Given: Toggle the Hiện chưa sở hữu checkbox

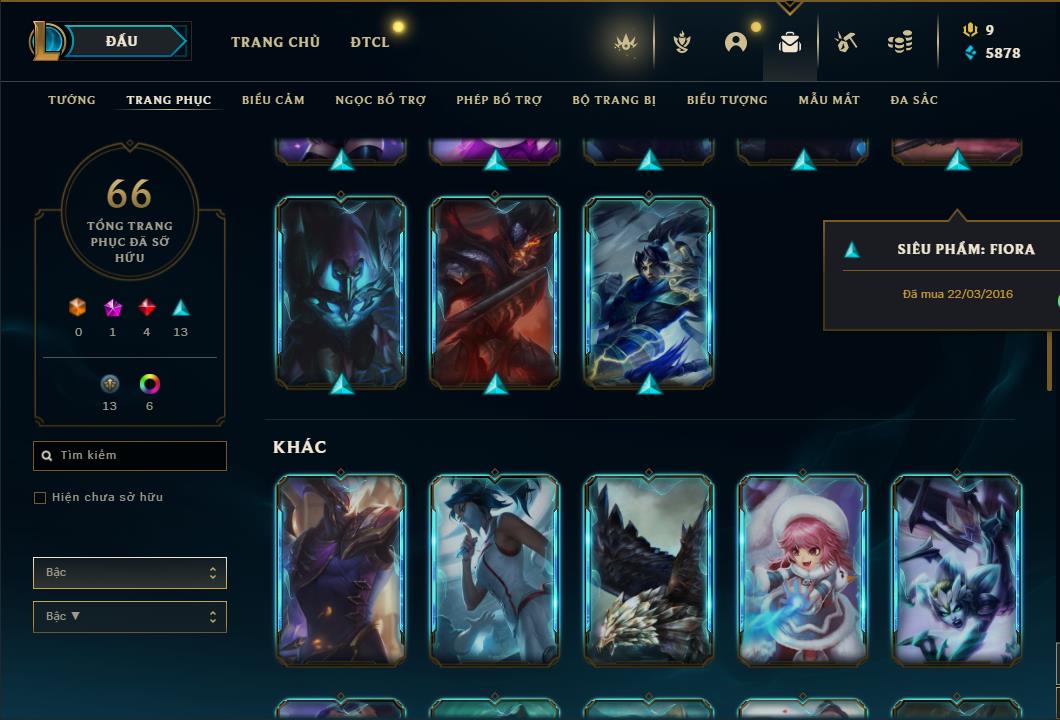Looking at the screenshot, I should click(40, 498).
